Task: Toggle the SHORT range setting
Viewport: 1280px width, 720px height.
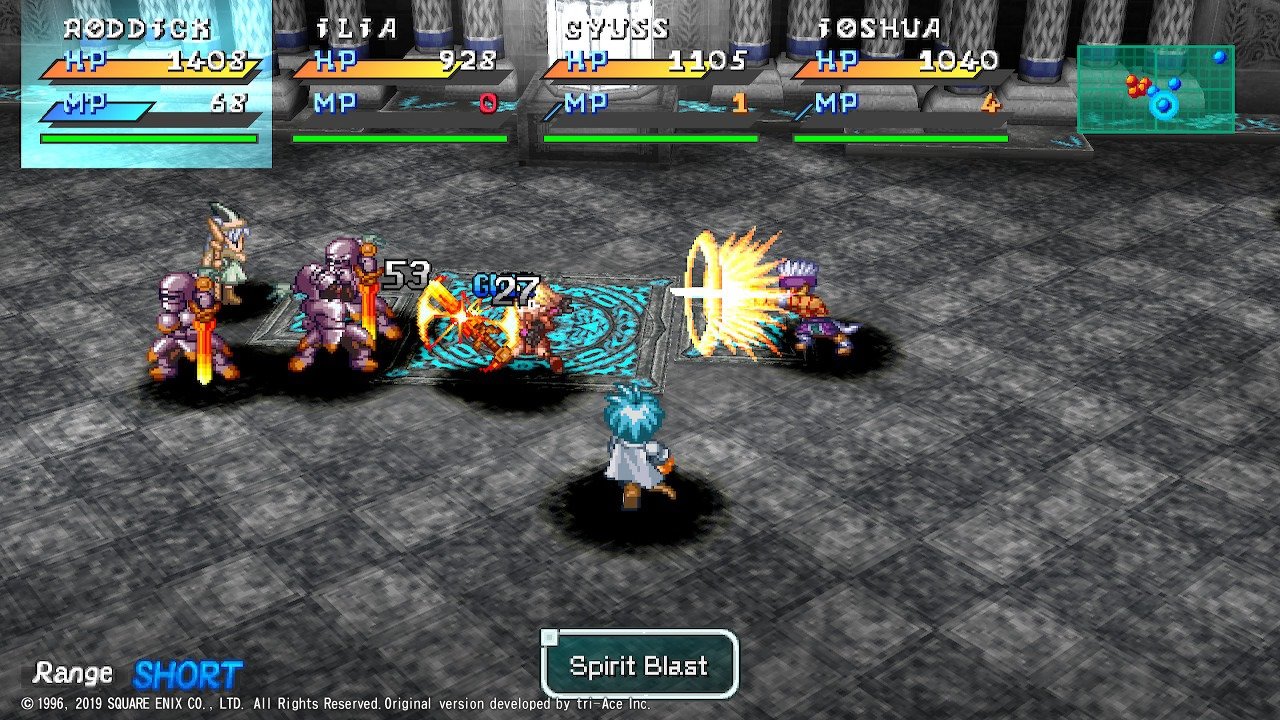Action: coord(187,675)
